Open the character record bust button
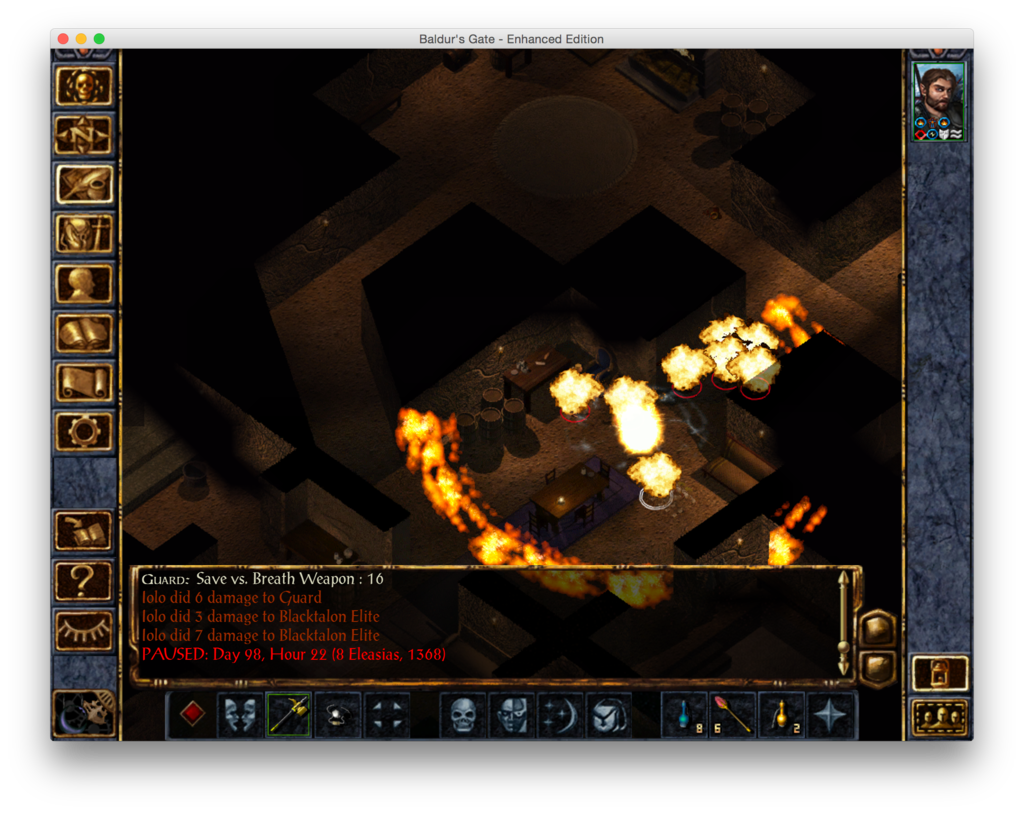1024x813 pixels. [x=84, y=283]
